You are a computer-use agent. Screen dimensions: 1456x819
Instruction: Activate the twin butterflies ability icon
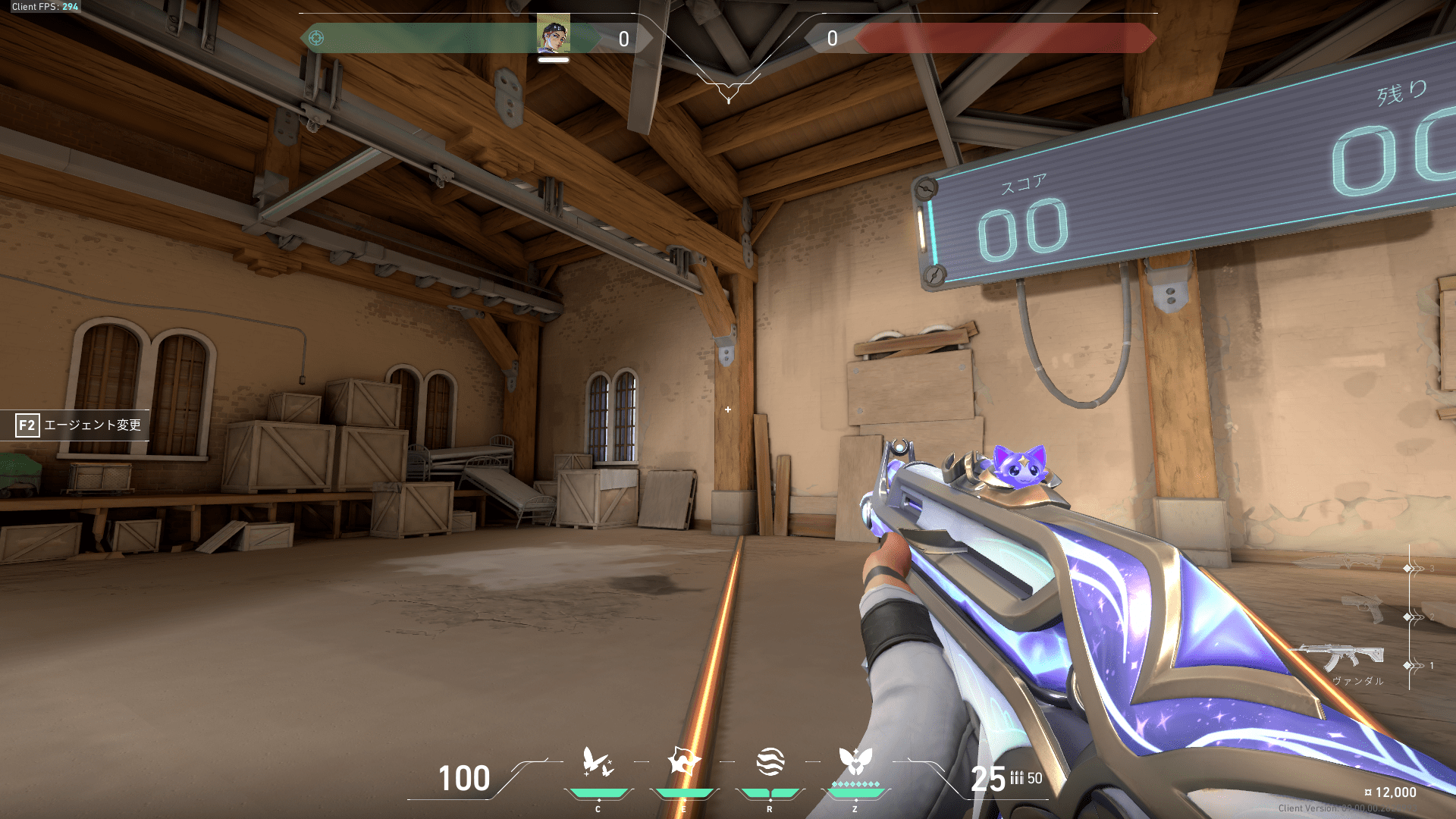click(598, 762)
